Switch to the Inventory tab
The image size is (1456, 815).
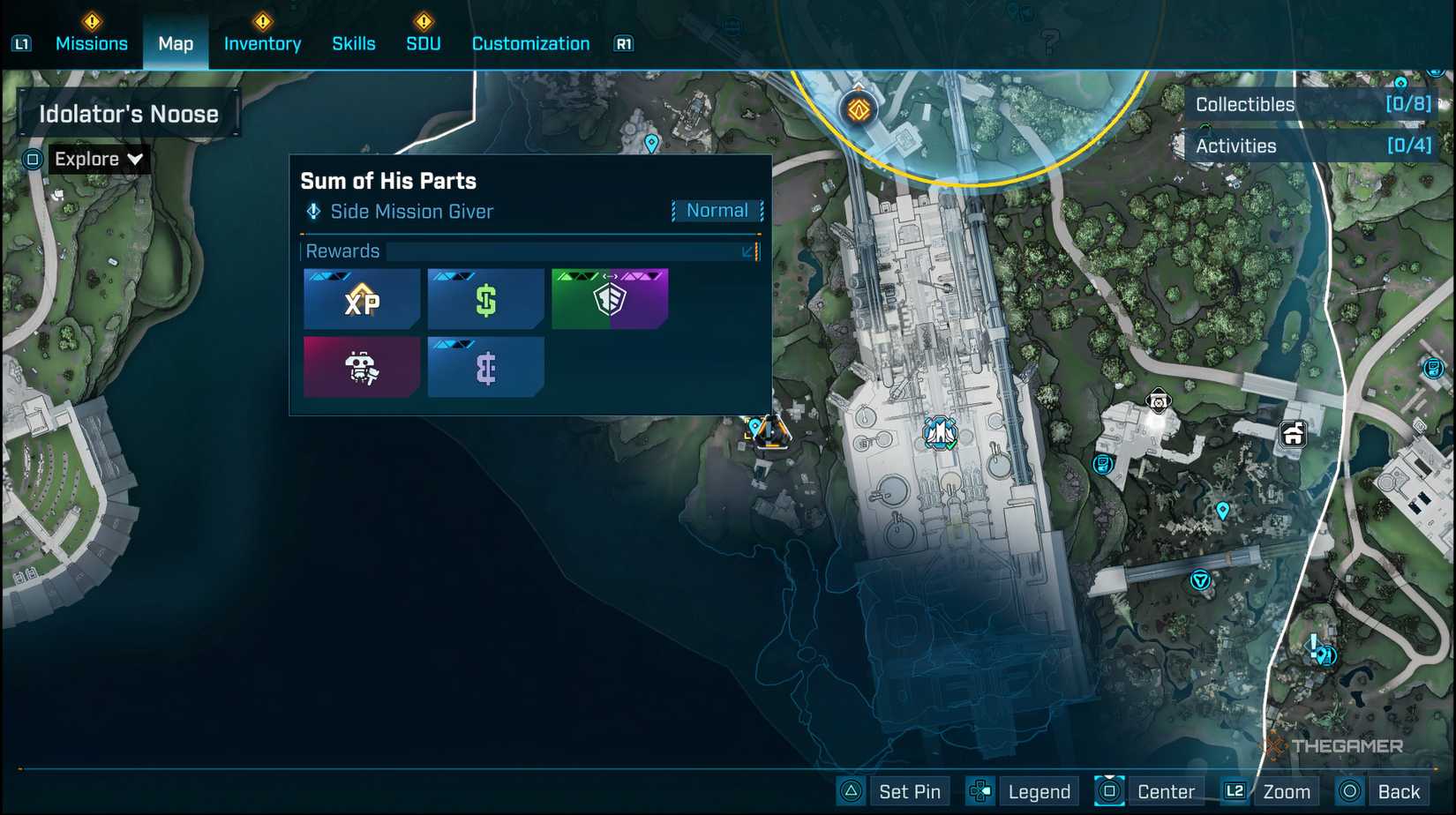262,43
